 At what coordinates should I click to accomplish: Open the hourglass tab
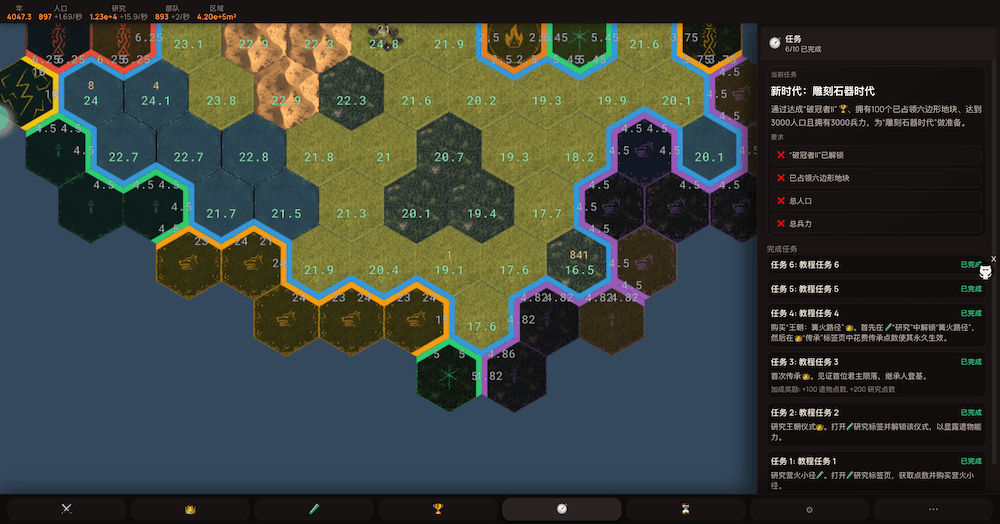pos(686,508)
